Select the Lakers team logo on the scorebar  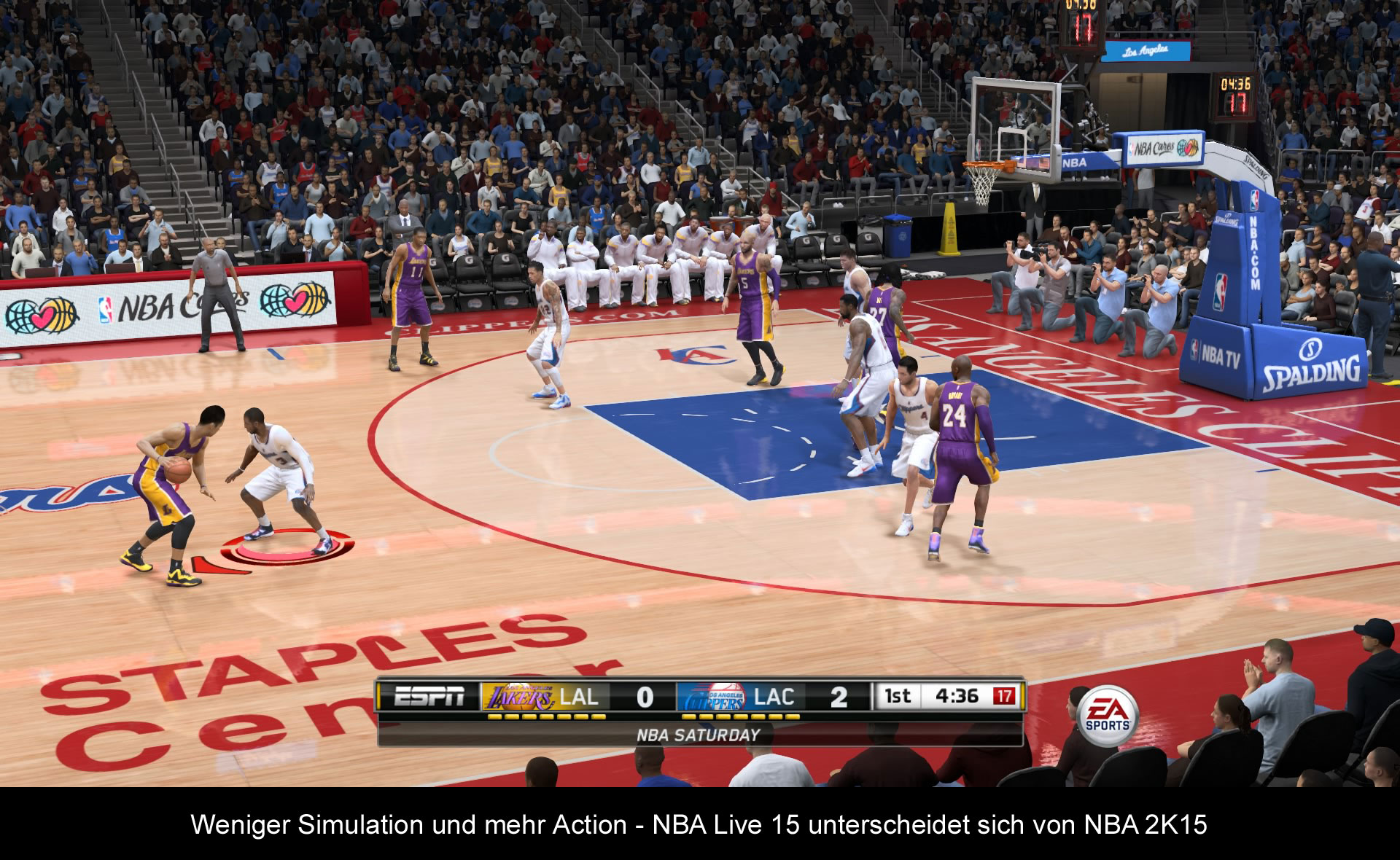(519, 697)
